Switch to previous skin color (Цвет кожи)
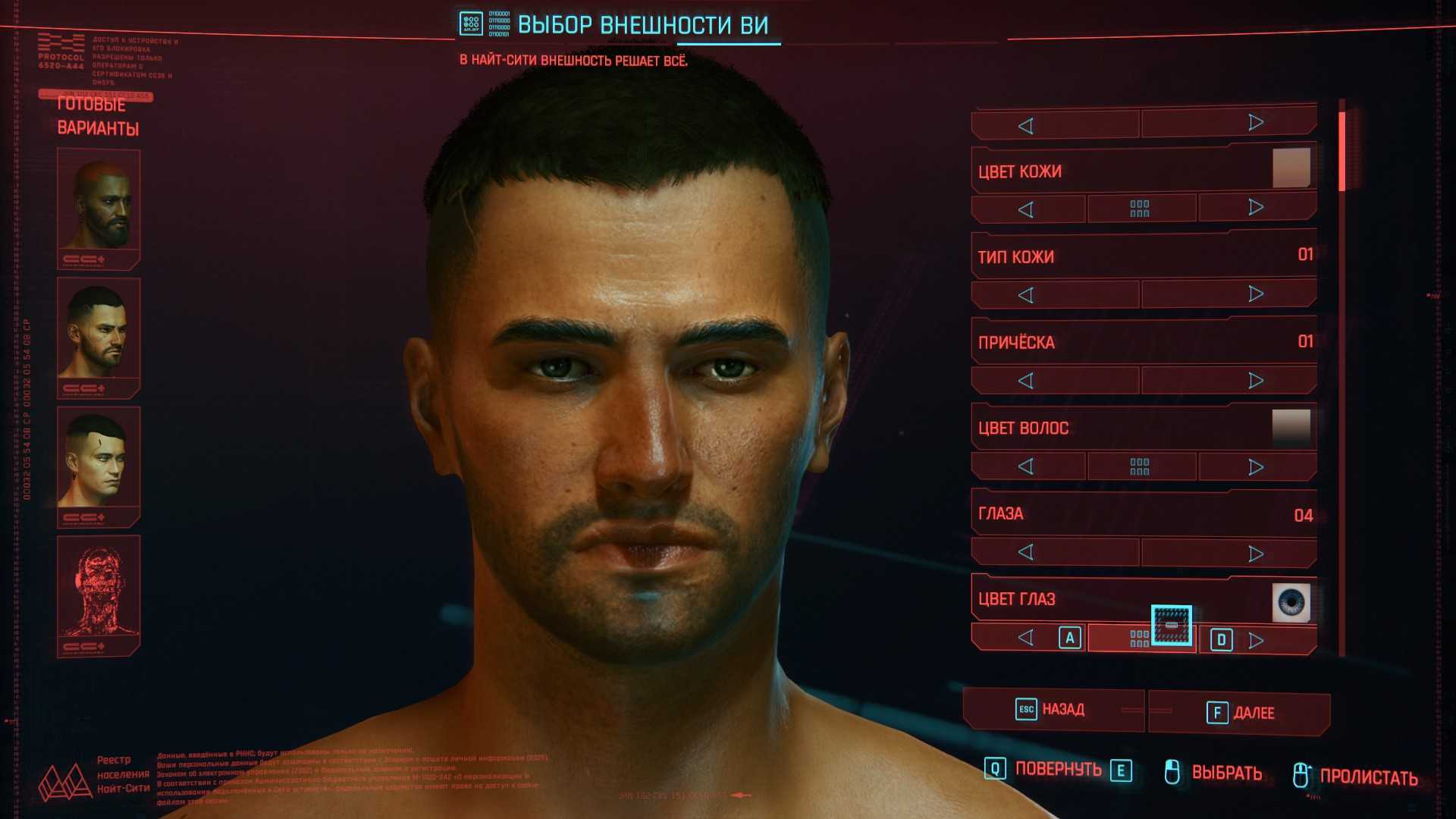 coord(1026,209)
